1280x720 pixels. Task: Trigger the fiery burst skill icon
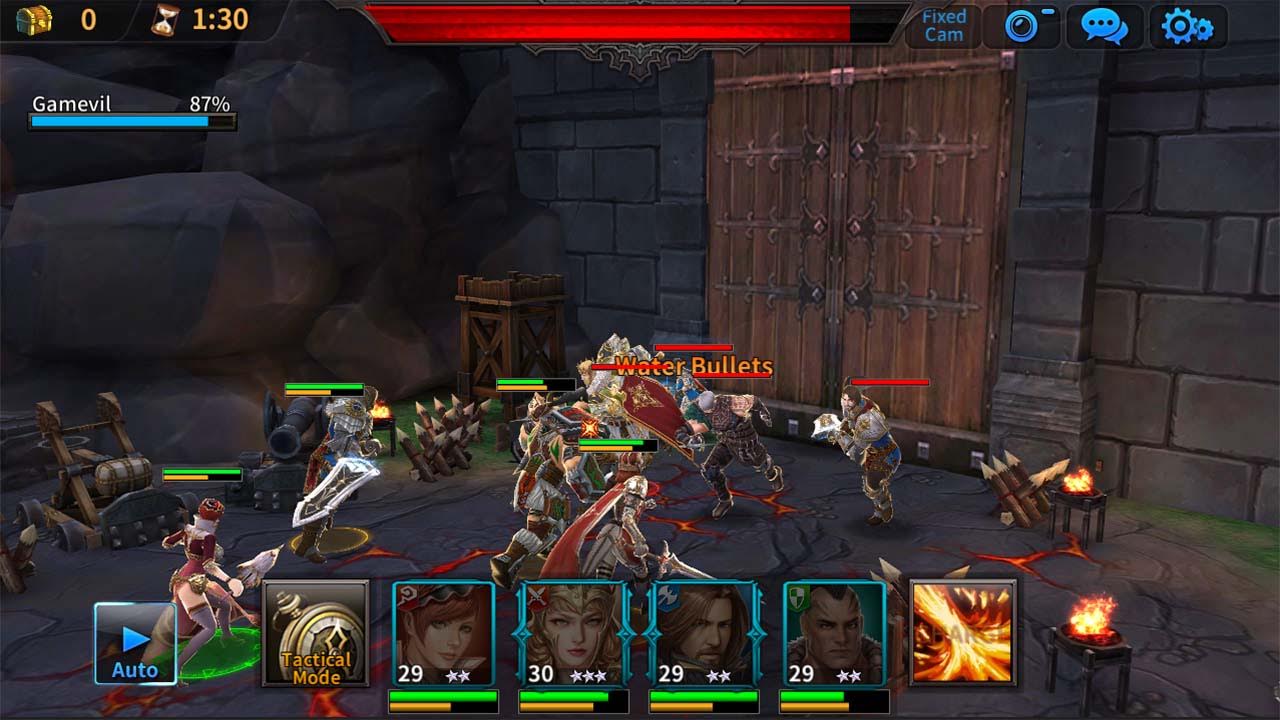(963, 633)
